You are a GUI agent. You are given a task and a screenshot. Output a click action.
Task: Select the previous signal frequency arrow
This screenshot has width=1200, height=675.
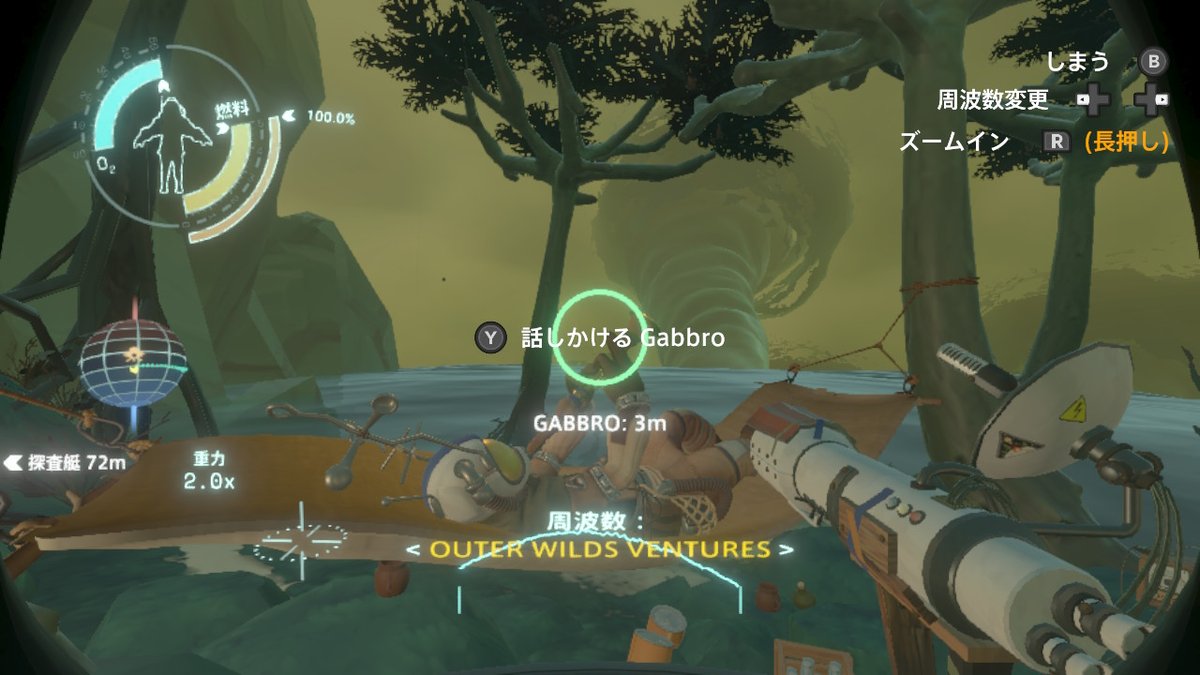click(x=413, y=550)
